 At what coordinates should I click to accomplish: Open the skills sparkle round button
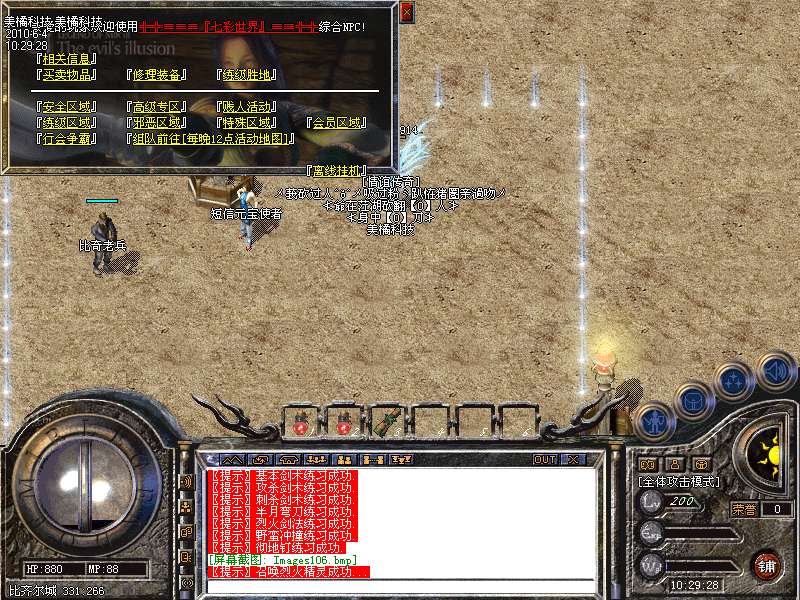pos(735,380)
